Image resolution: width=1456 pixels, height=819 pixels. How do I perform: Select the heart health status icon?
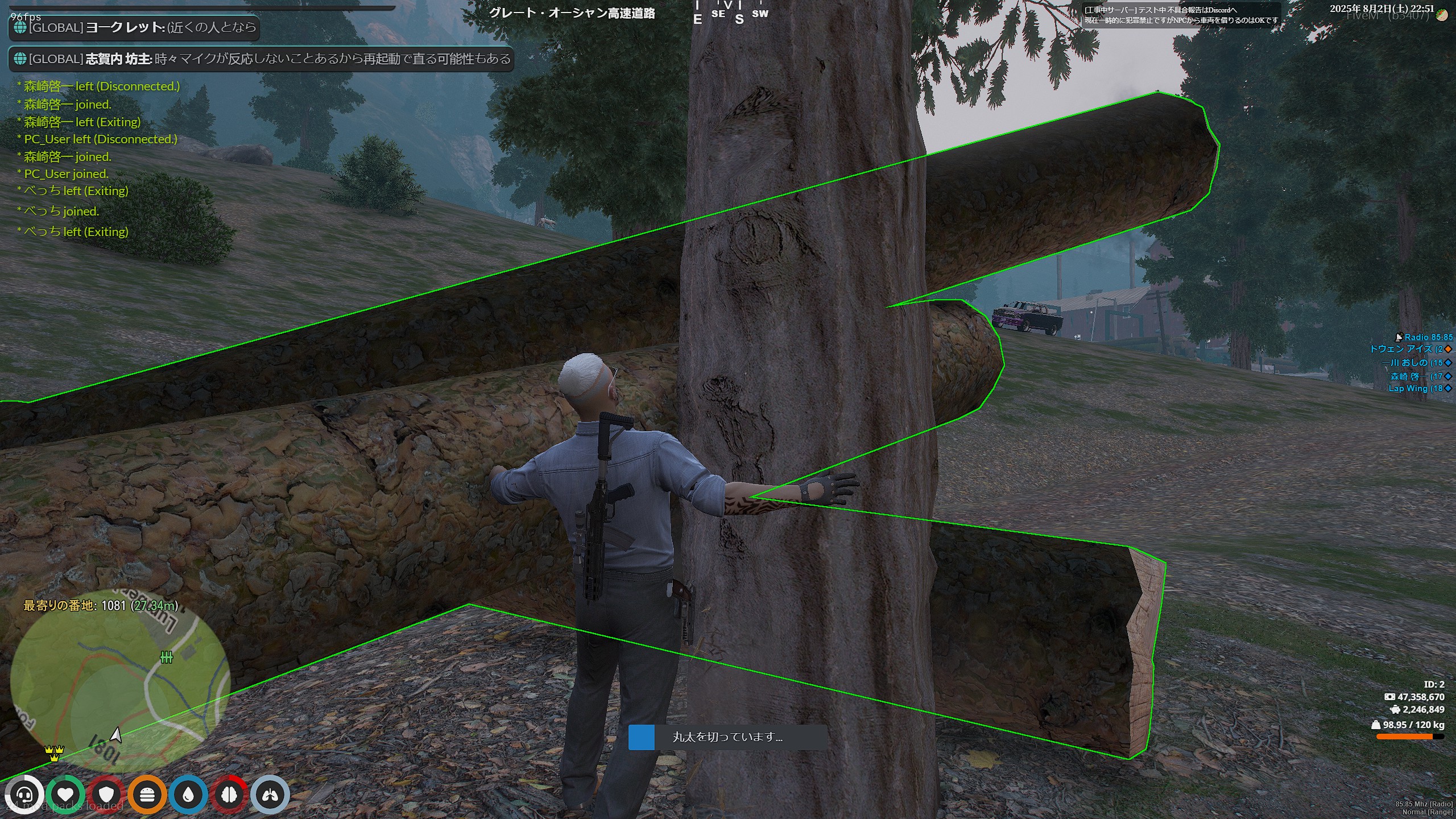[65, 795]
